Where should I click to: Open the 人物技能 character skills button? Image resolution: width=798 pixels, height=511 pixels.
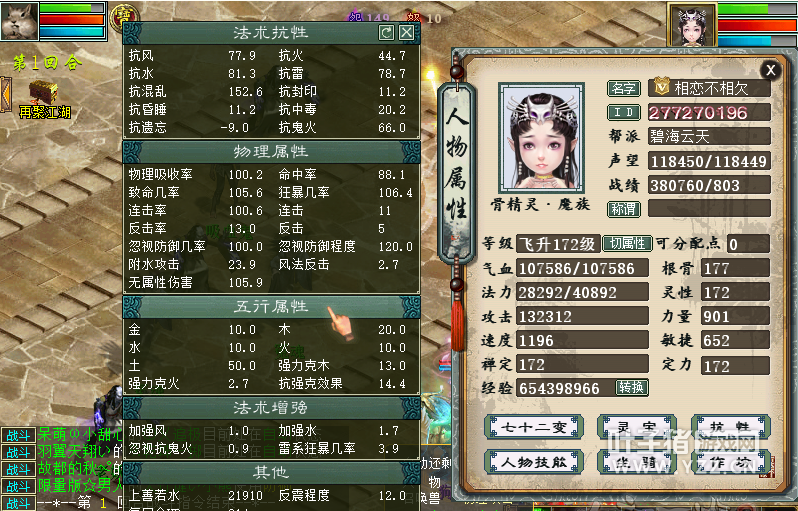(533, 462)
